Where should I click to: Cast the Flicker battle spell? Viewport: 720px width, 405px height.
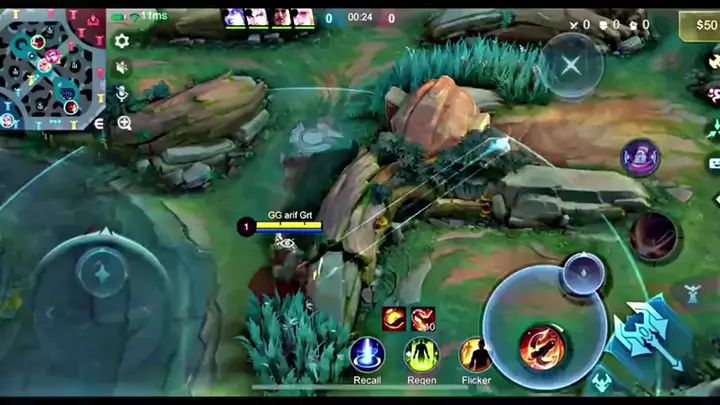(x=476, y=355)
